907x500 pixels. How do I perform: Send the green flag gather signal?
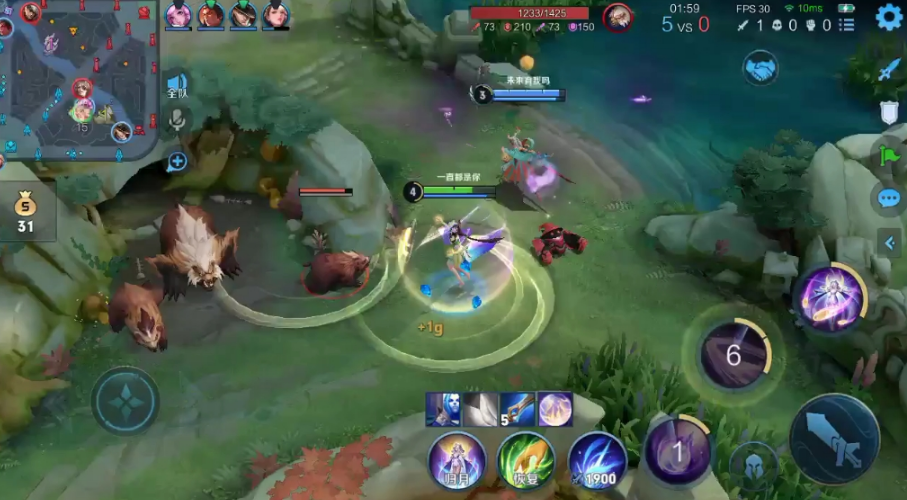click(x=889, y=156)
